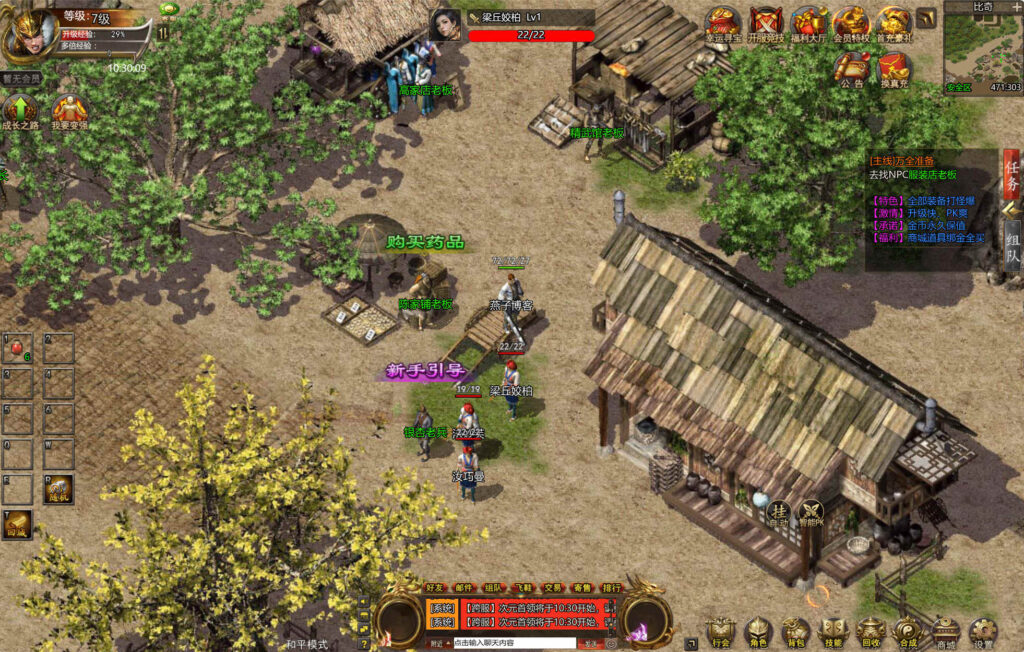Open the 首充豪礼 first-recharge gift
The image size is (1024, 652).
point(894,22)
